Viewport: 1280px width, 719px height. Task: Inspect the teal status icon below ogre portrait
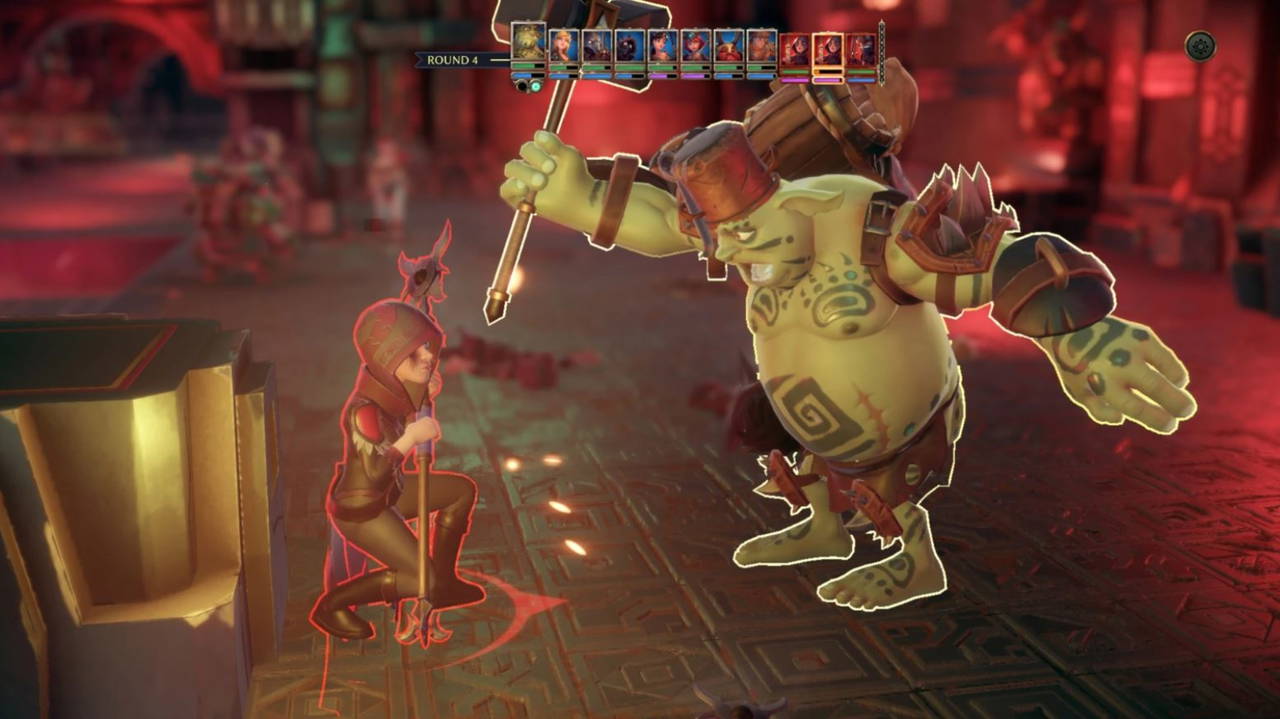[536, 86]
